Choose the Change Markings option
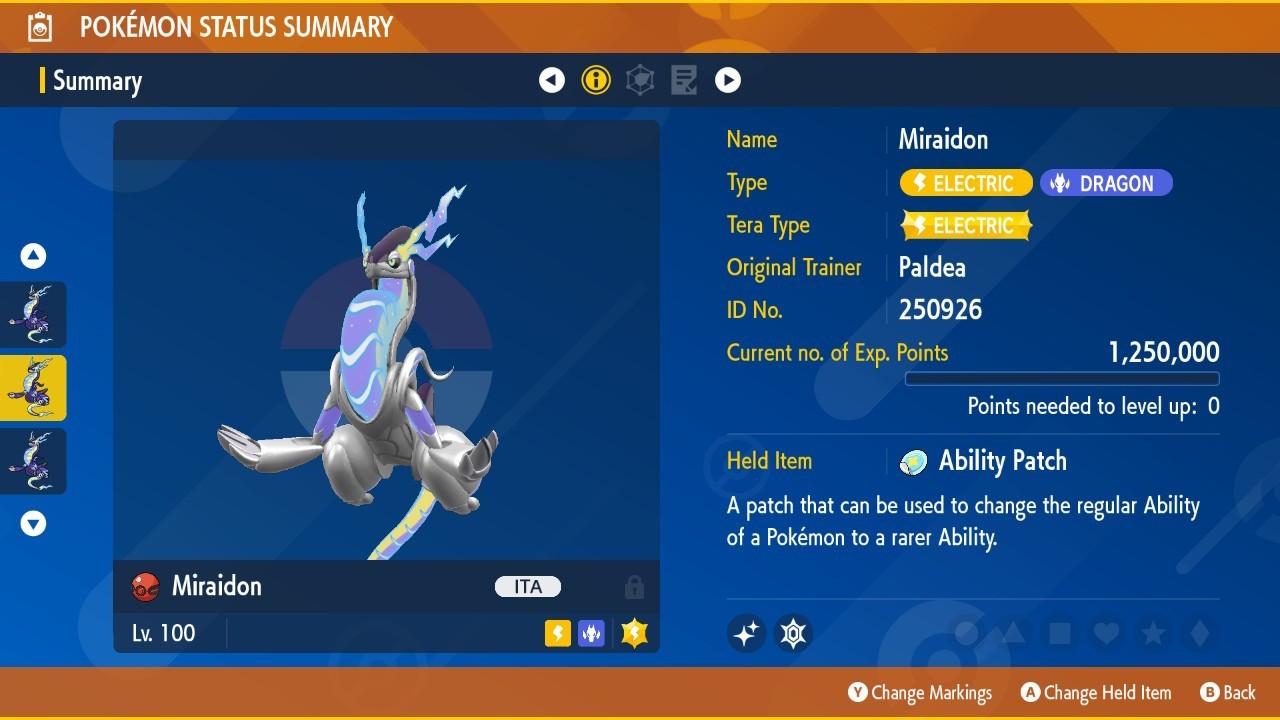This screenshot has width=1280, height=720. pyautogui.click(x=920, y=692)
